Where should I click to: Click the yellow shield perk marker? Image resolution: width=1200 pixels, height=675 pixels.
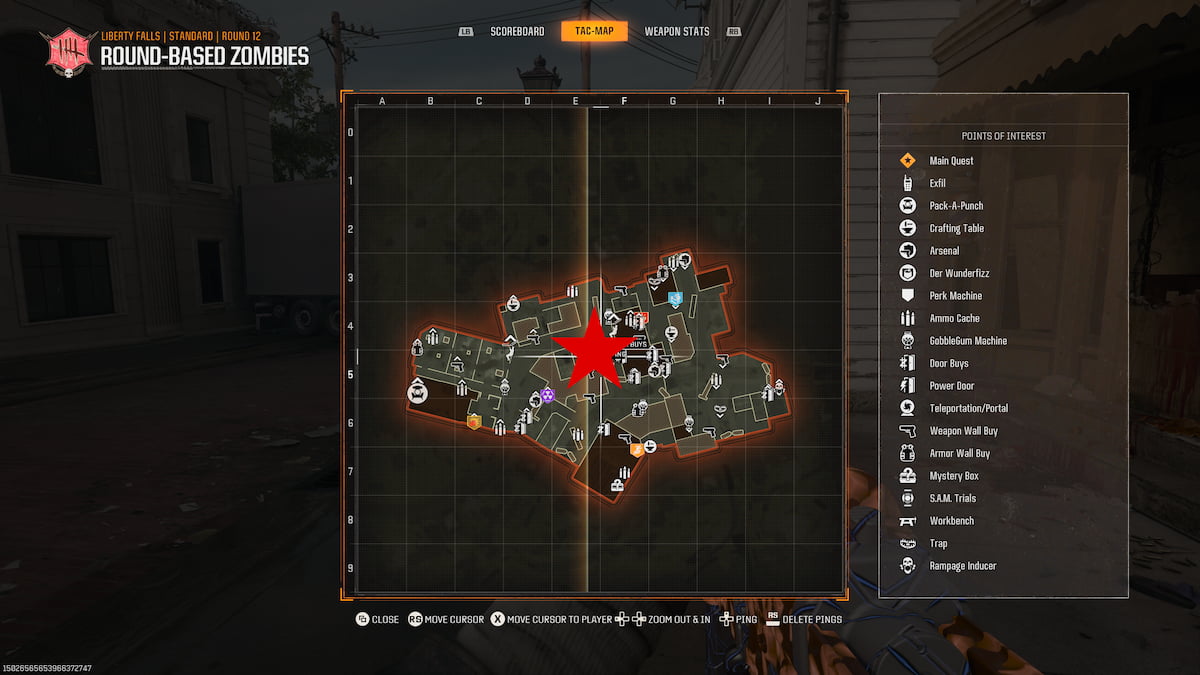(474, 422)
